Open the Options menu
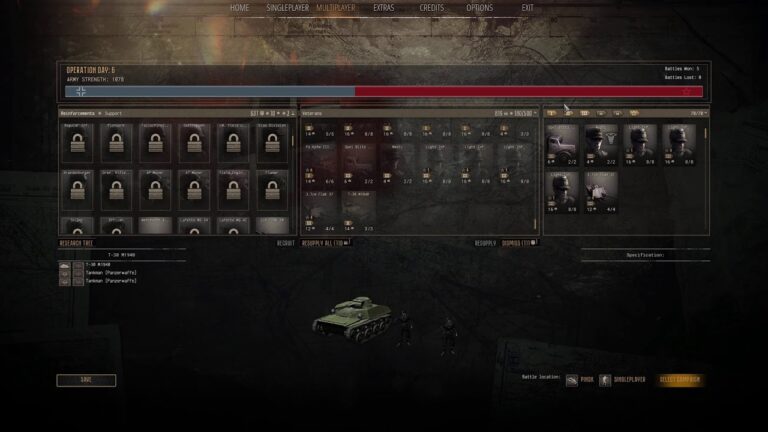This screenshot has width=768, height=432. click(480, 8)
